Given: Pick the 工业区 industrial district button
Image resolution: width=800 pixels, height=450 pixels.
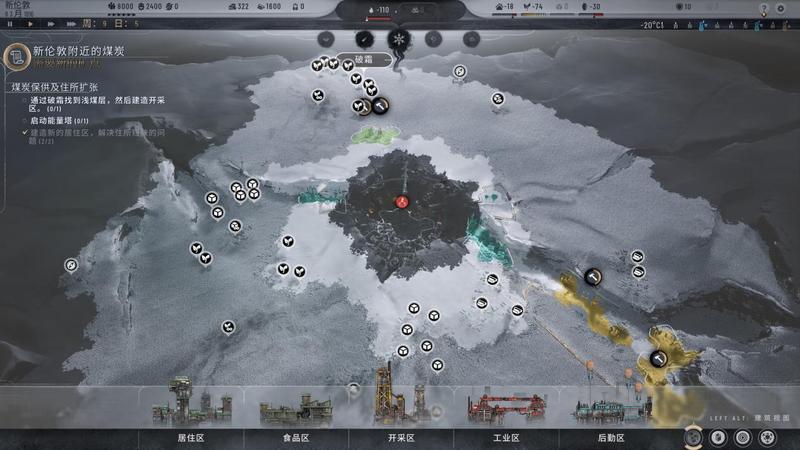Looking at the screenshot, I should (x=506, y=437).
